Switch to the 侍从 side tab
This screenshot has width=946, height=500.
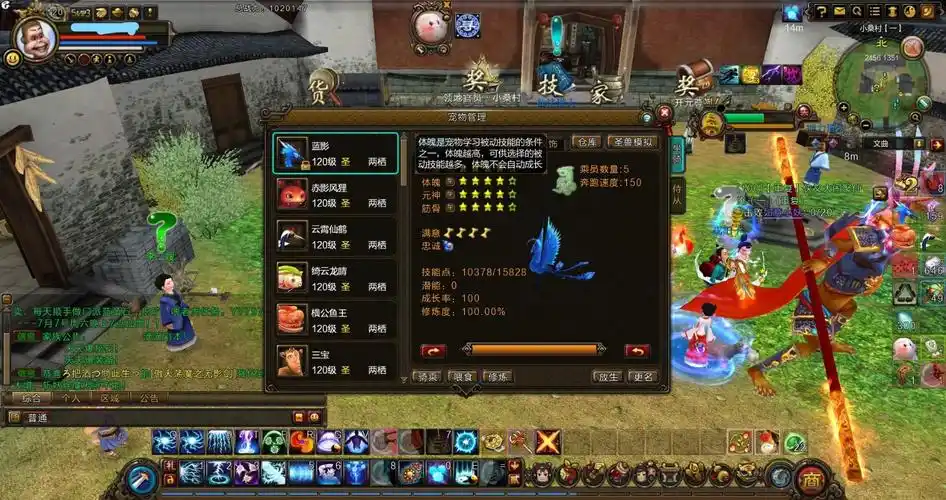(677, 190)
